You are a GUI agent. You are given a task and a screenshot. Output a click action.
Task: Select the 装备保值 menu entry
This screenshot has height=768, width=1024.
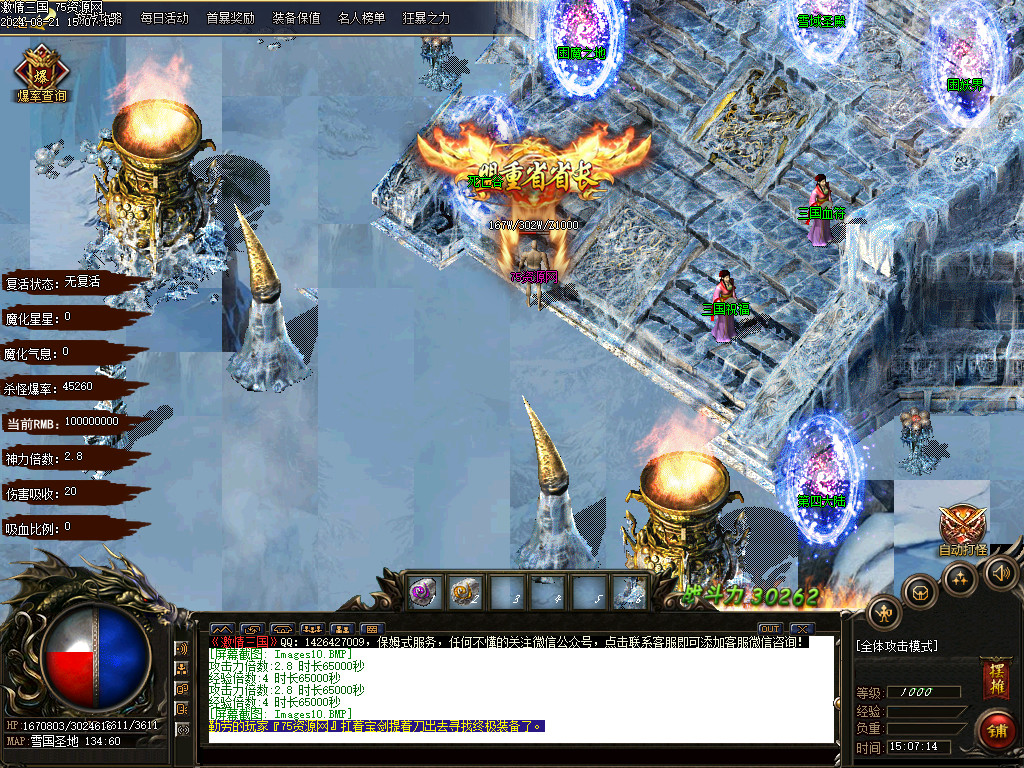(x=296, y=18)
